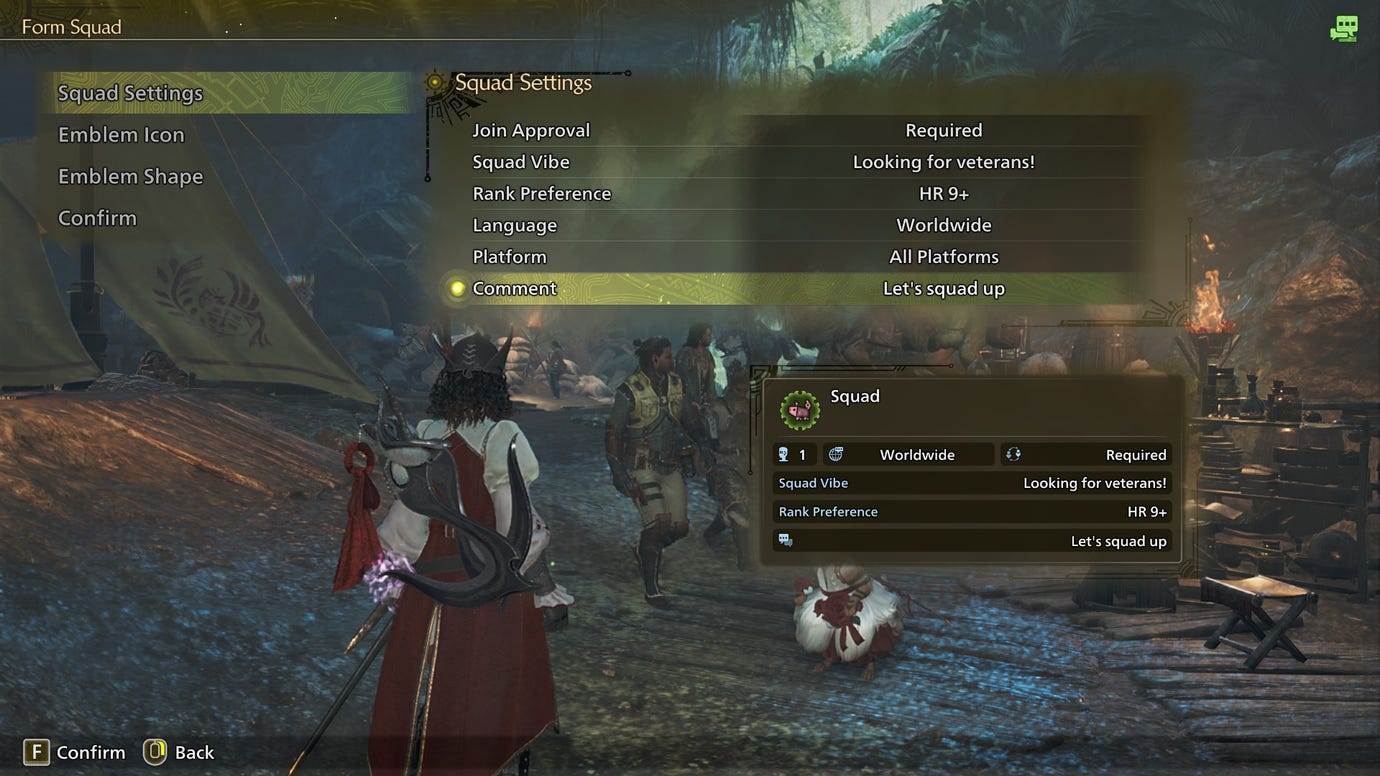The width and height of the screenshot is (1380, 776).
Task: Click the globe icon next to Worldwide
Action: click(x=833, y=454)
